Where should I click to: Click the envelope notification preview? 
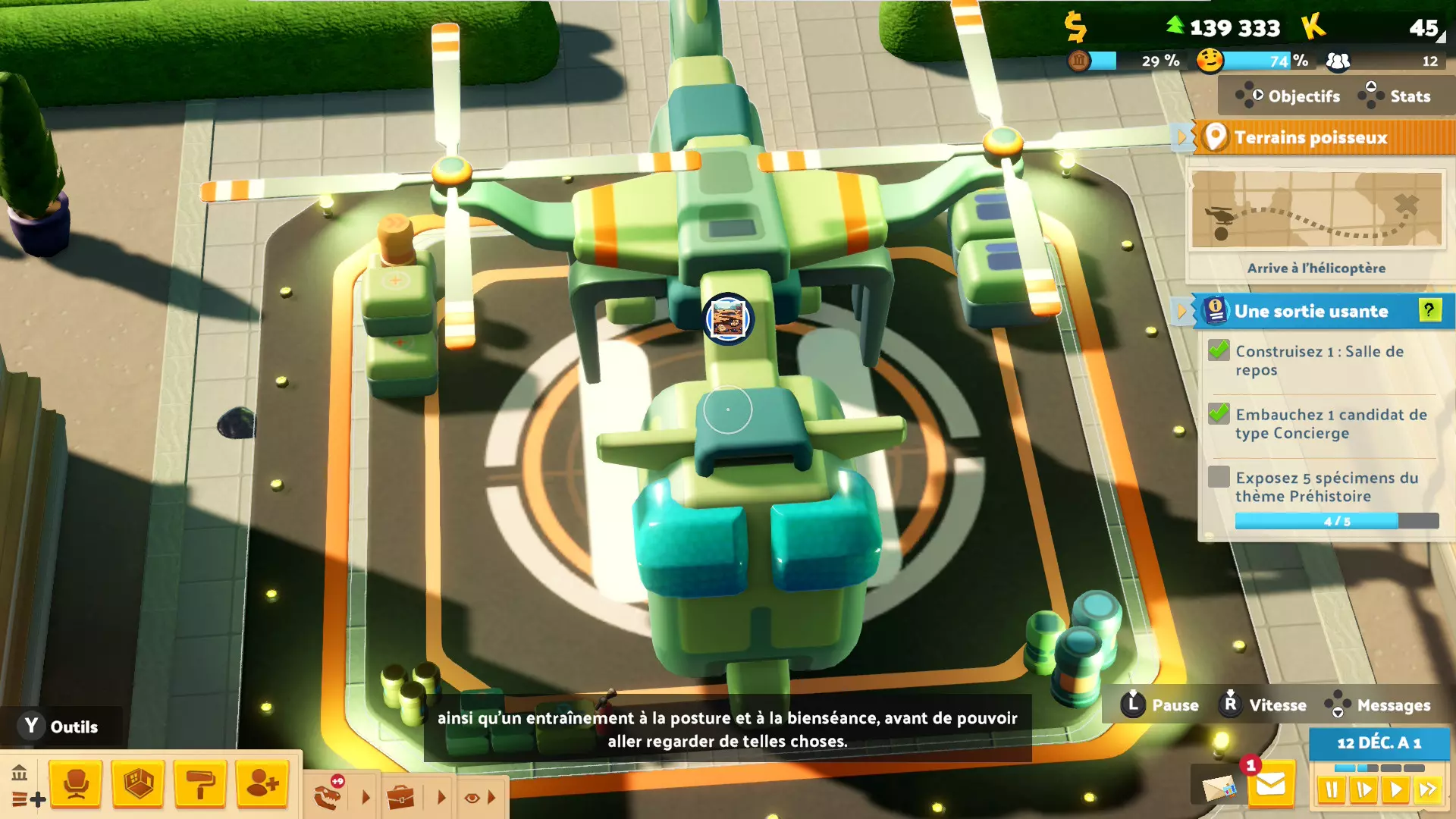(x=1219, y=787)
